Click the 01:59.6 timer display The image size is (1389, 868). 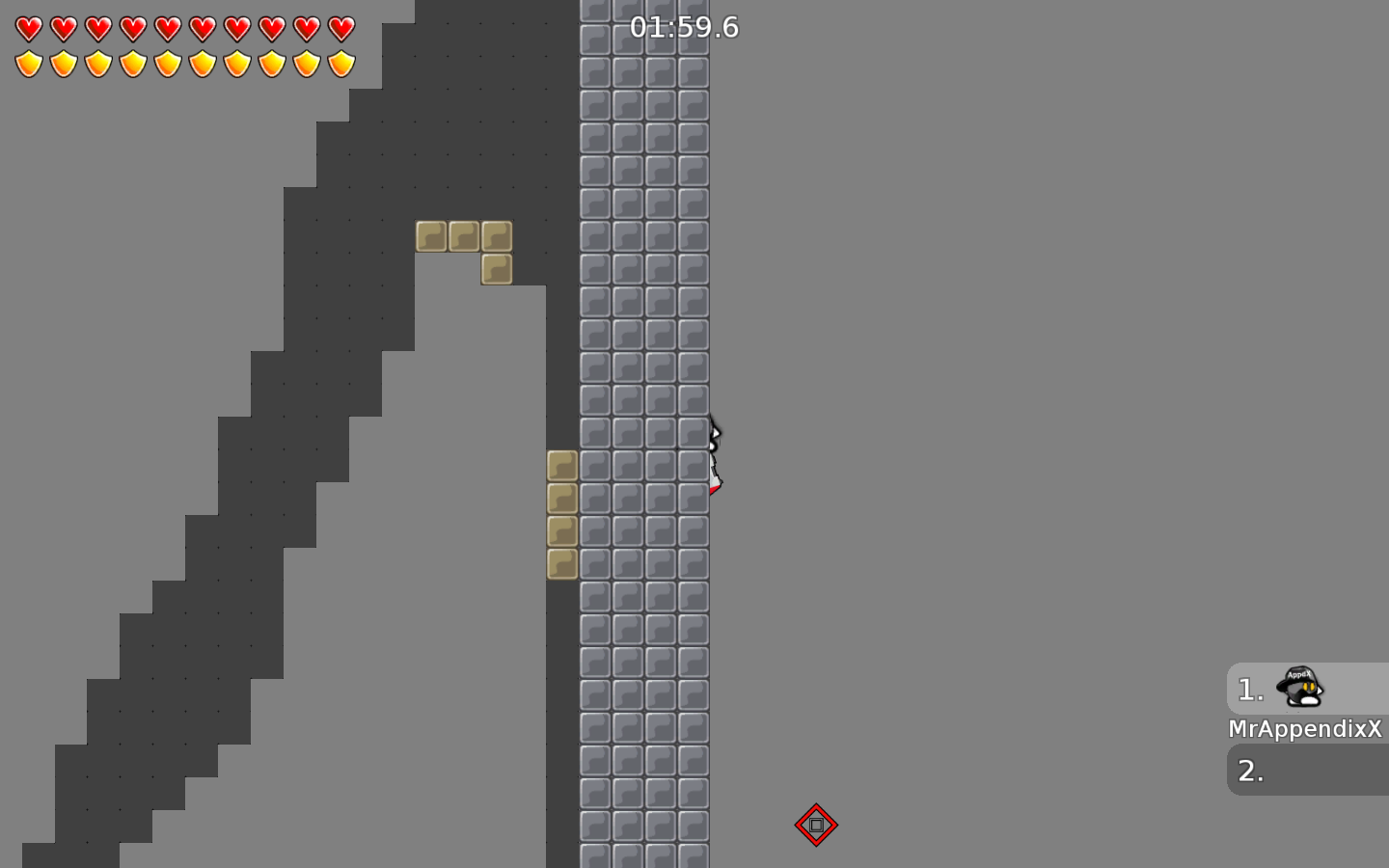684,27
